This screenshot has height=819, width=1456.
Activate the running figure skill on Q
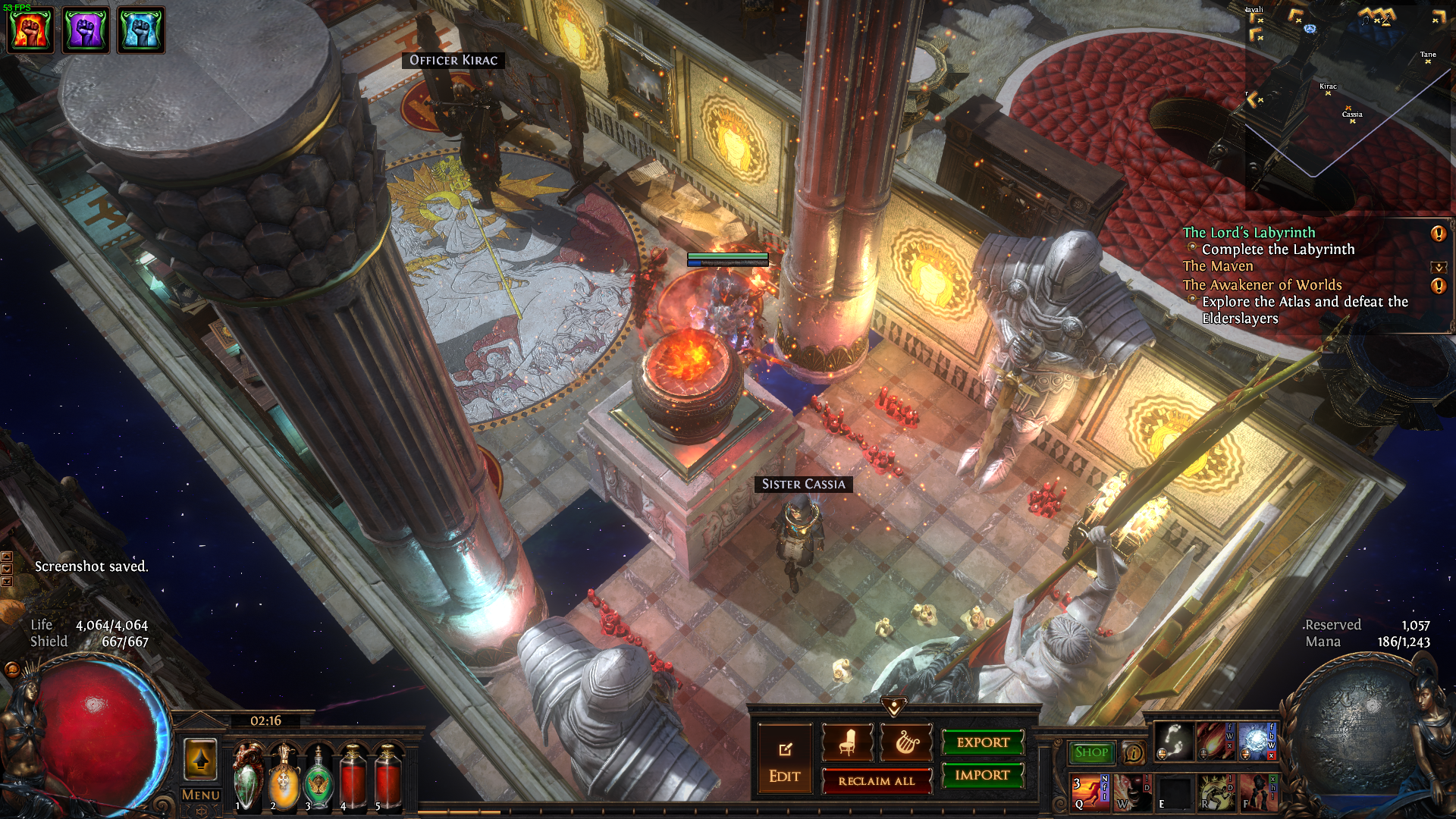(1089, 792)
